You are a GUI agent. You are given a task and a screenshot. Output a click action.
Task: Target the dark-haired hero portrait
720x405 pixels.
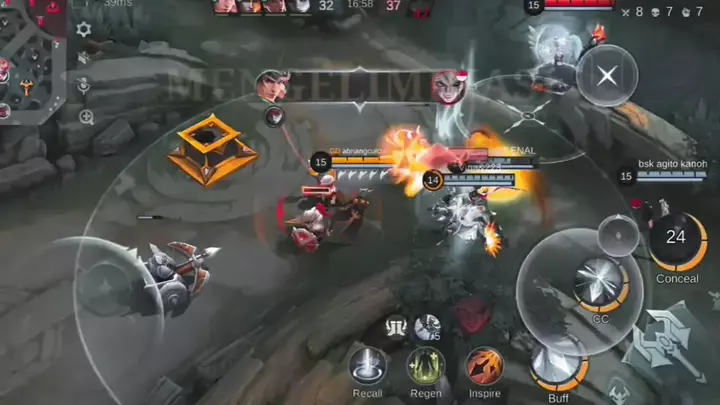coord(270,86)
